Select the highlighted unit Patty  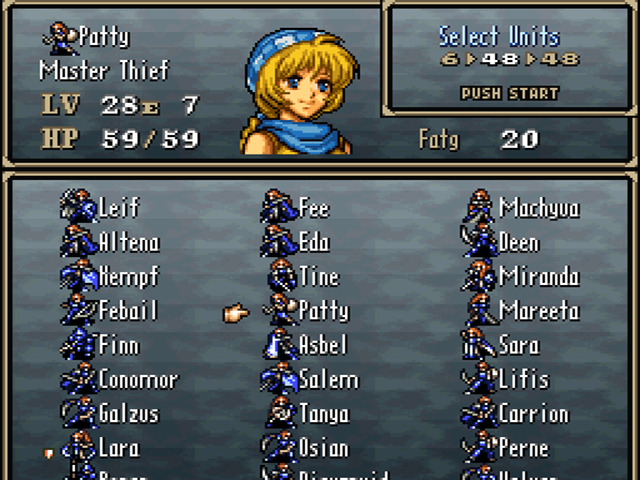pyautogui.click(x=323, y=311)
